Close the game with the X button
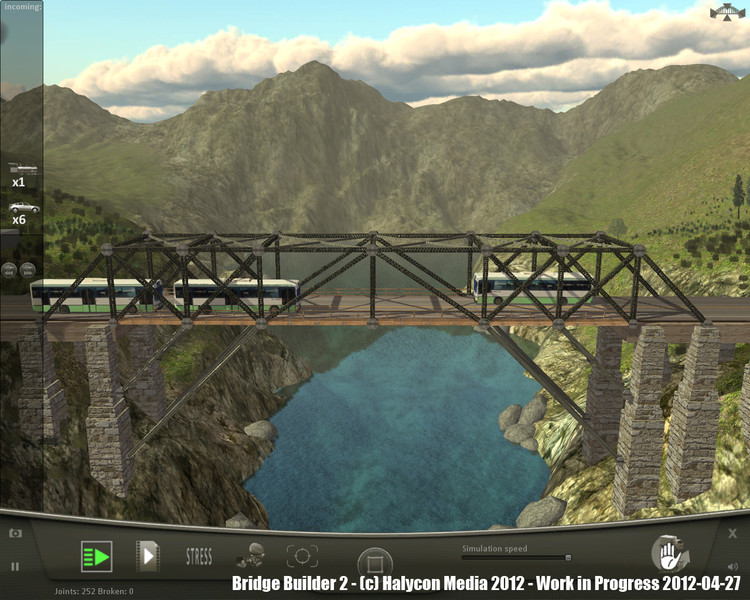Screen dimensions: 750x600 click(x=732, y=534)
